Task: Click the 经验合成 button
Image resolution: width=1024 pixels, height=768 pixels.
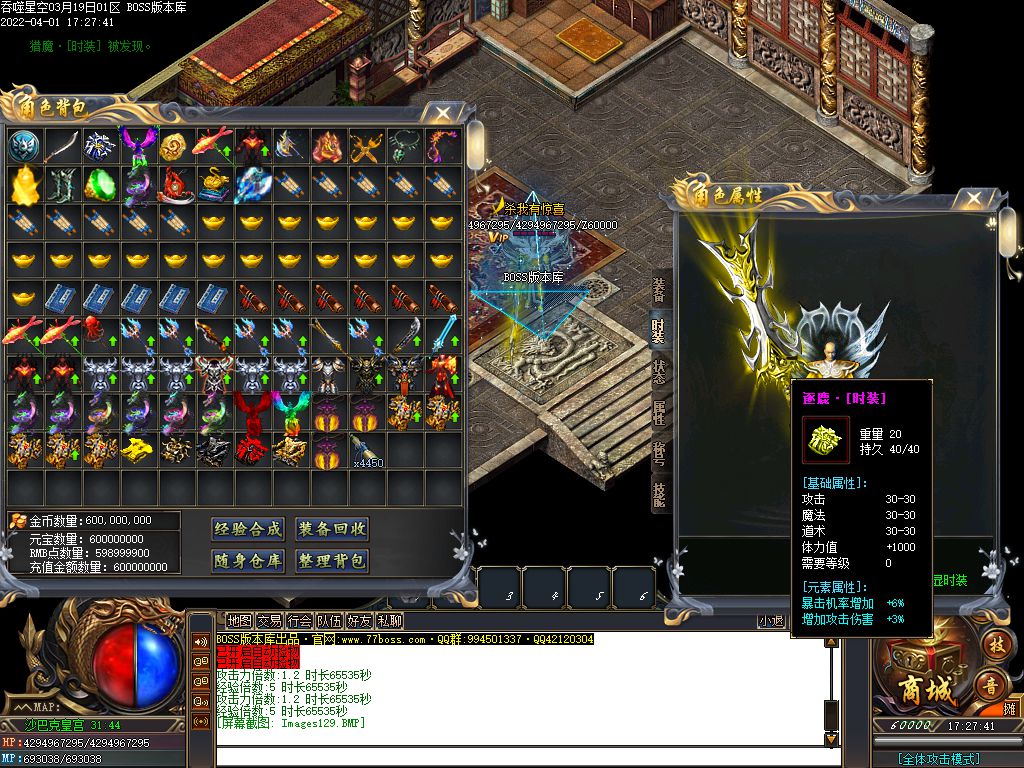Action: 248,529
